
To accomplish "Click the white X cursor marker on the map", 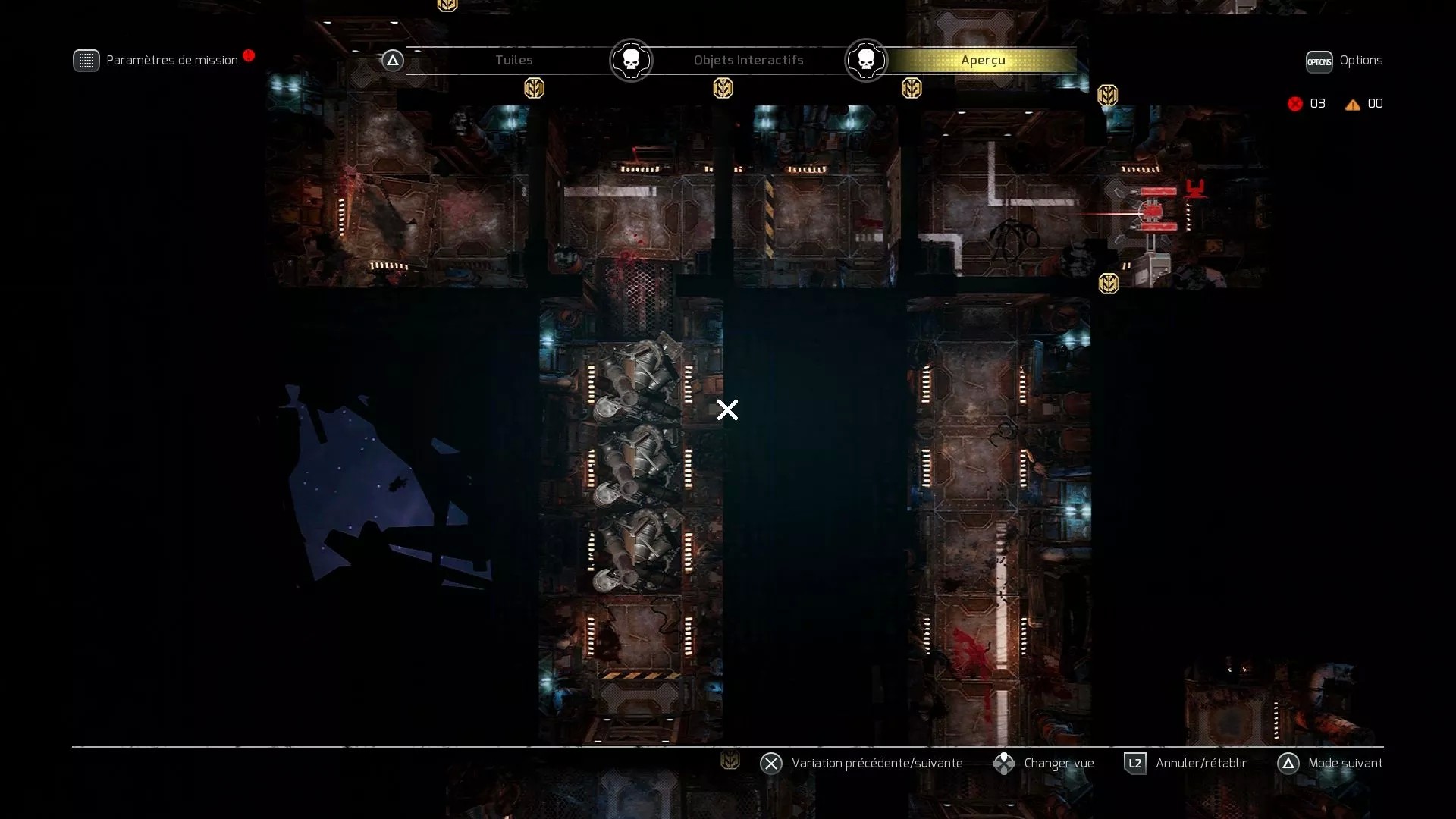I will pos(727,410).
